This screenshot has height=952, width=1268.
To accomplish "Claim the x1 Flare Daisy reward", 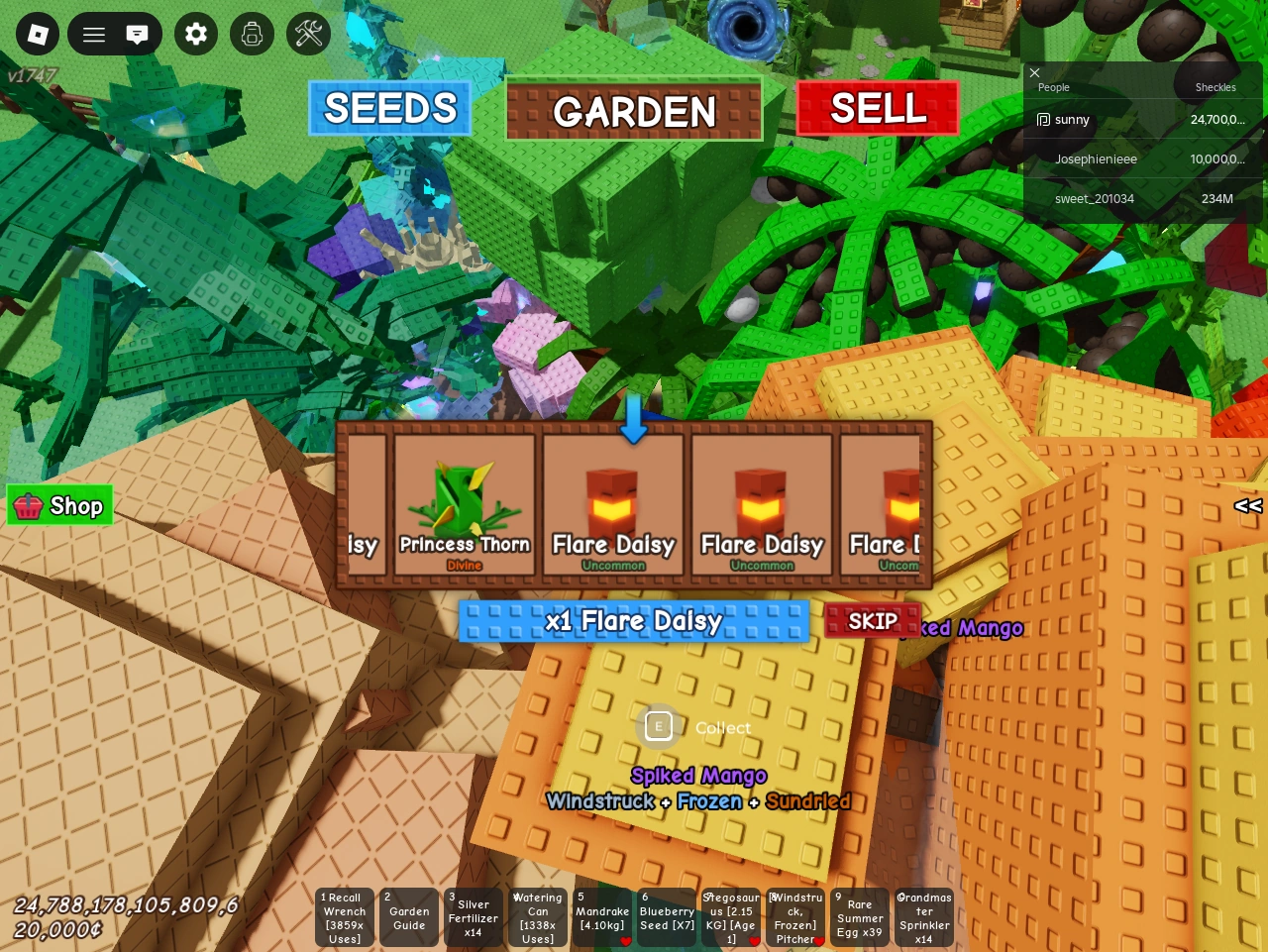I will 634,621.
